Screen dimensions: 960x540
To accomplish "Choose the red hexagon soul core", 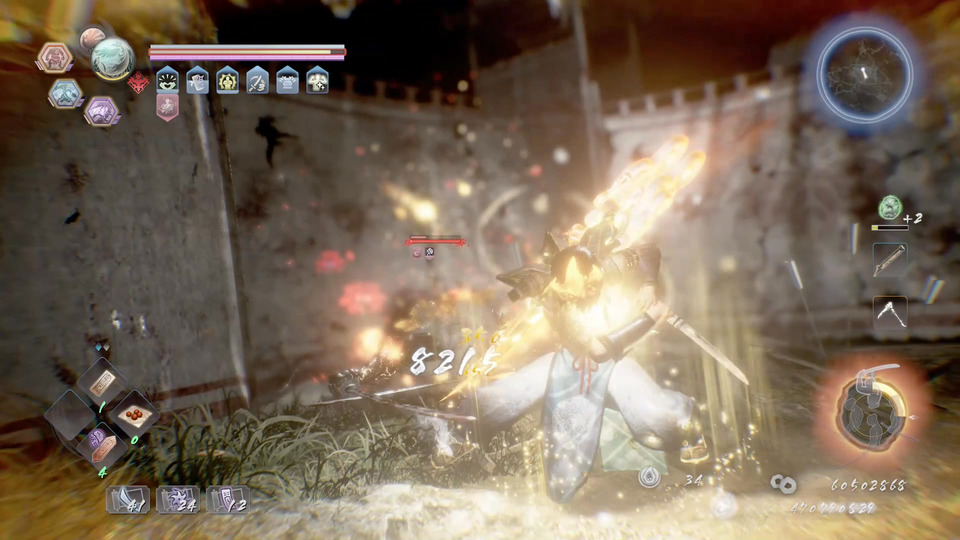I will (52, 58).
